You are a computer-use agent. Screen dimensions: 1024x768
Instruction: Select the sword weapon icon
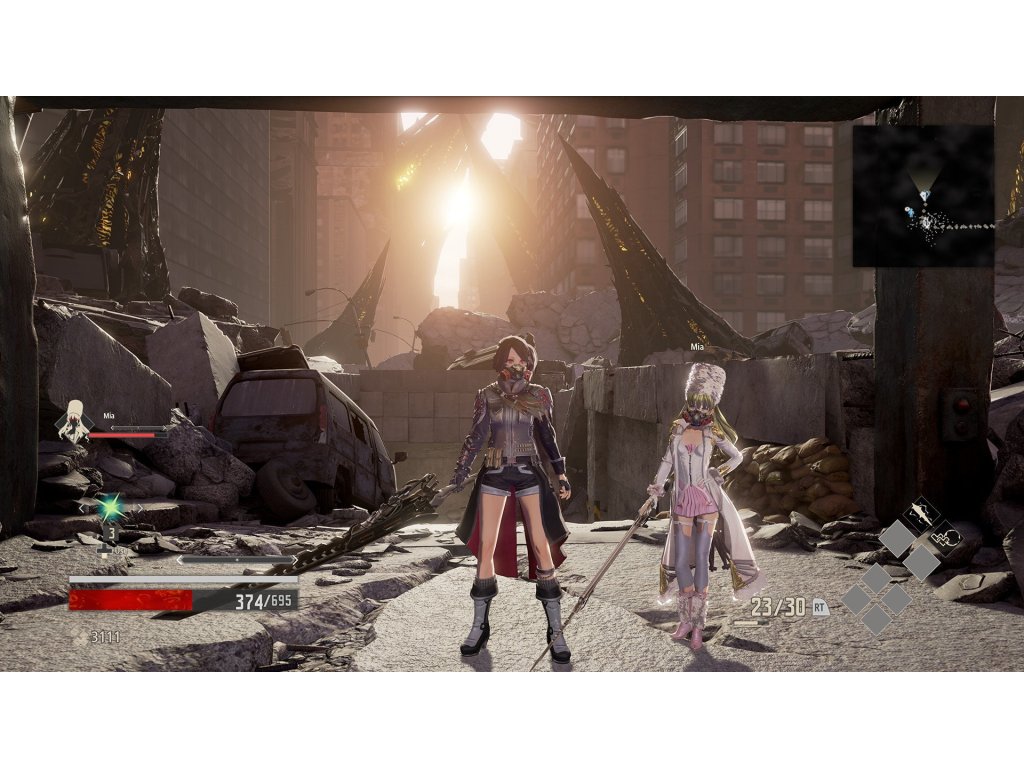tap(922, 517)
